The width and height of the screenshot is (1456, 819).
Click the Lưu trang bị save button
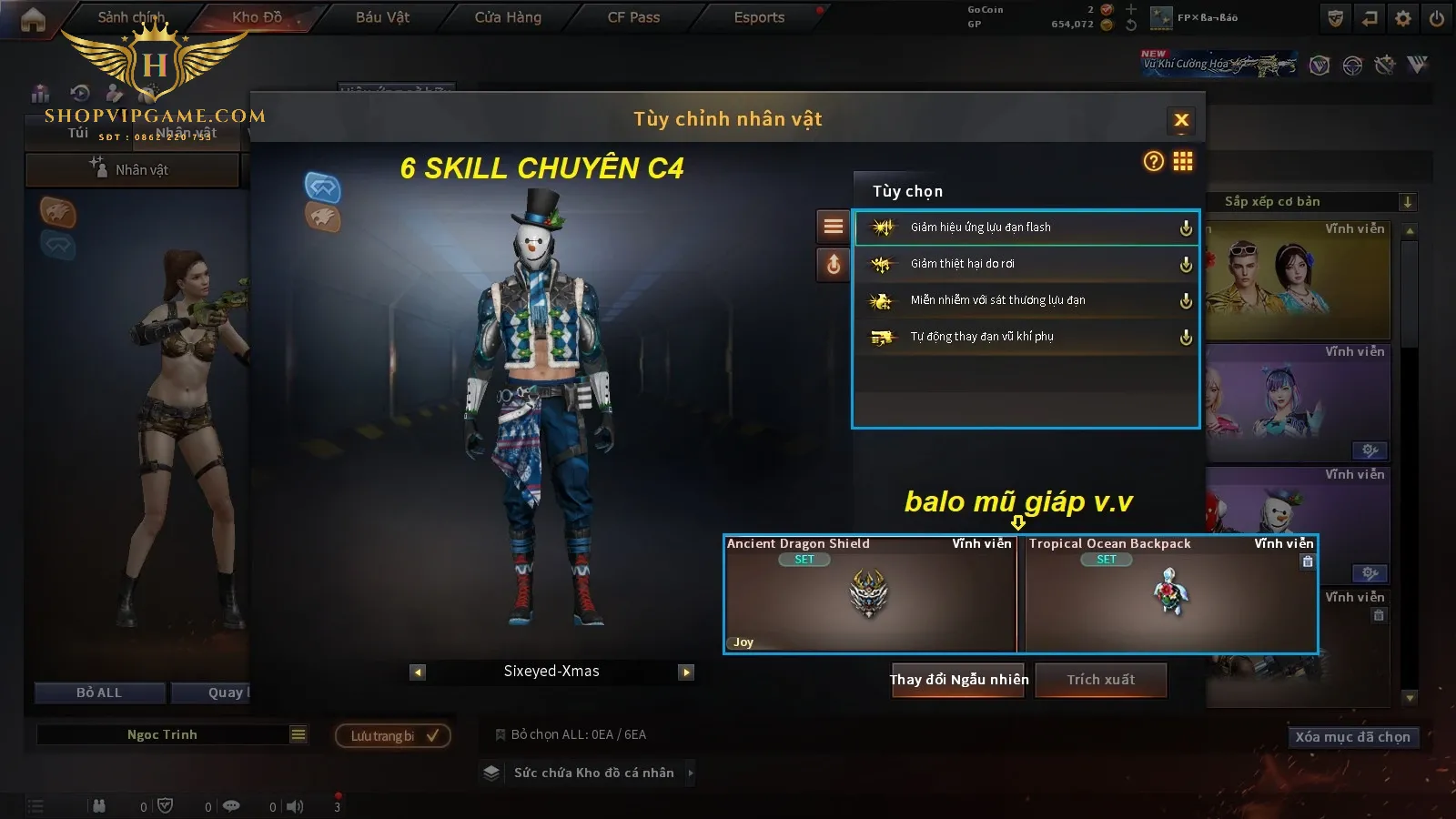click(x=393, y=735)
